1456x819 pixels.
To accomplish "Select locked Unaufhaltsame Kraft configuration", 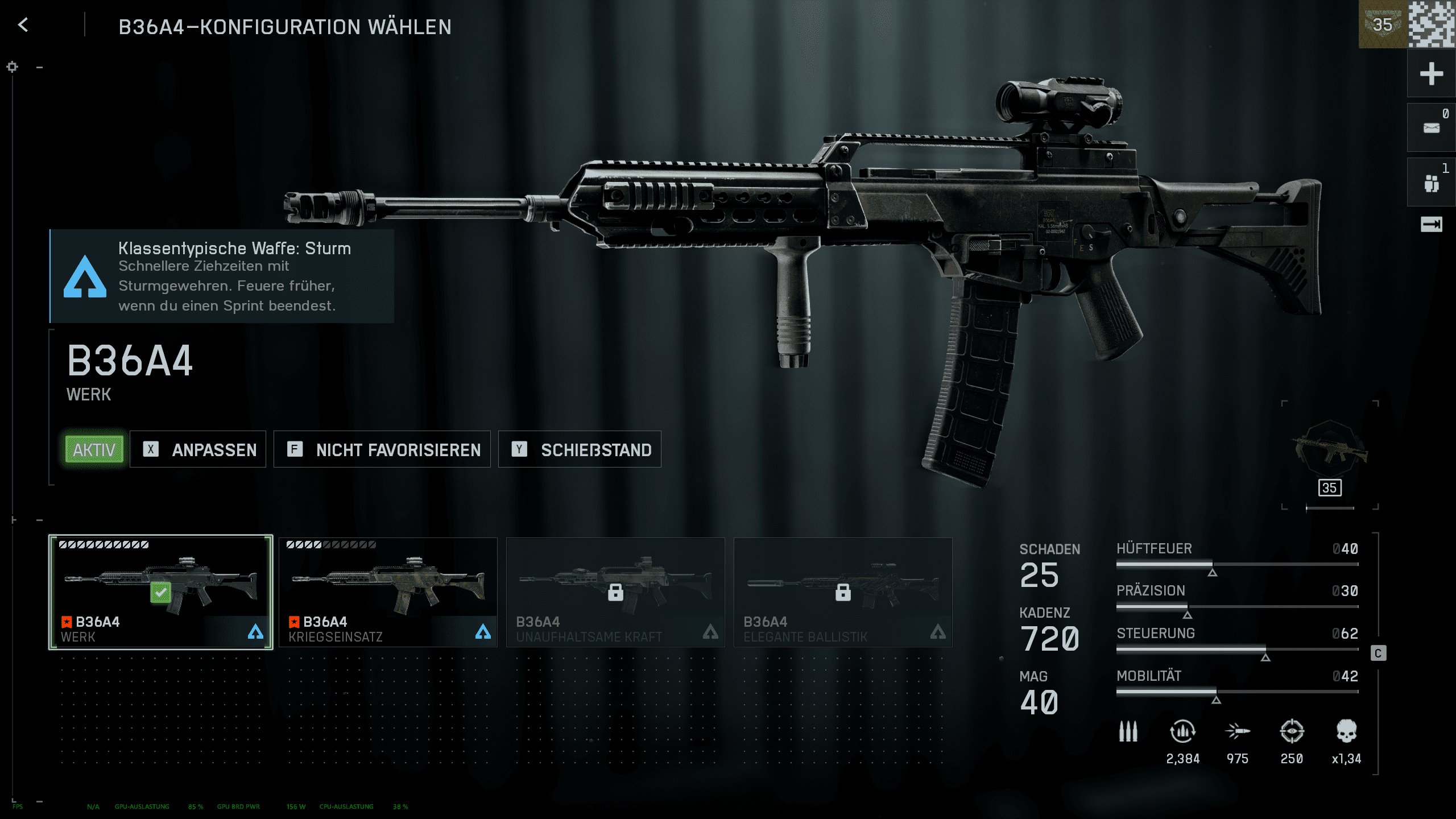I will [615, 591].
